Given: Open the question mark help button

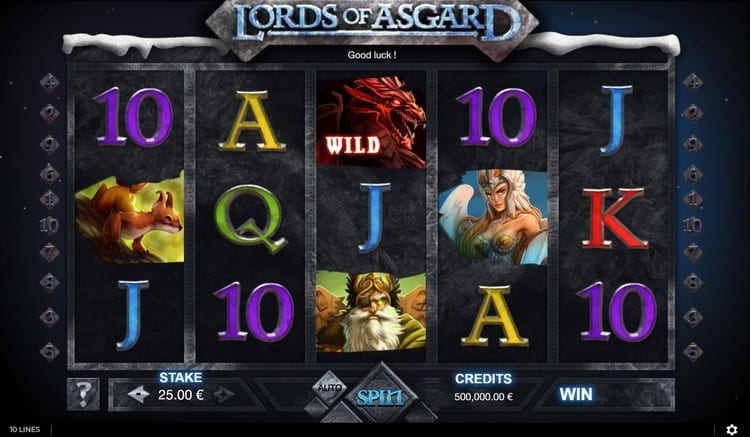Looking at the screenshot, I should pos(82,394).
